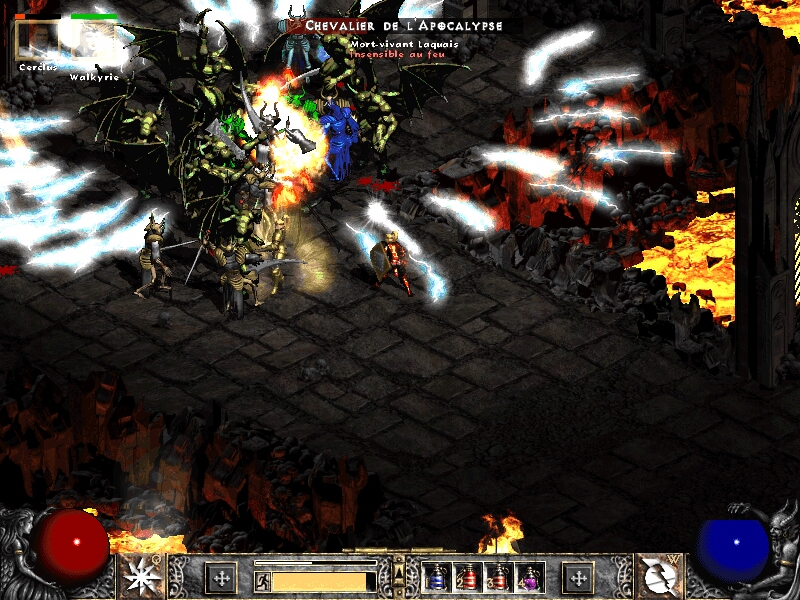Use the purple rejuvenation potion in belt
This screenshot has height=600, width=800.
tap(529, 578)
